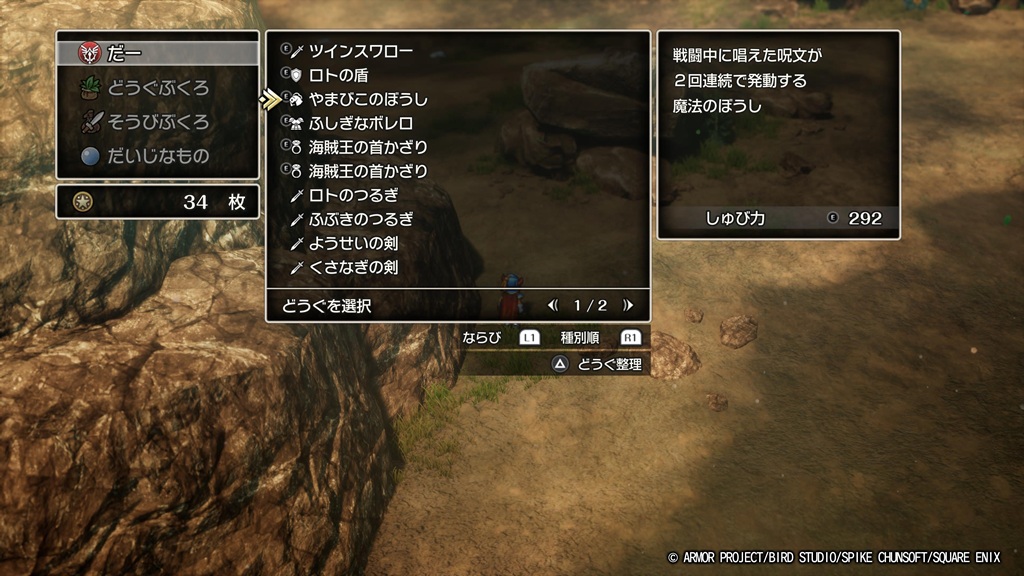The image size is (1024, 576).
Task: Select the だー character entry
Action: 156,52
